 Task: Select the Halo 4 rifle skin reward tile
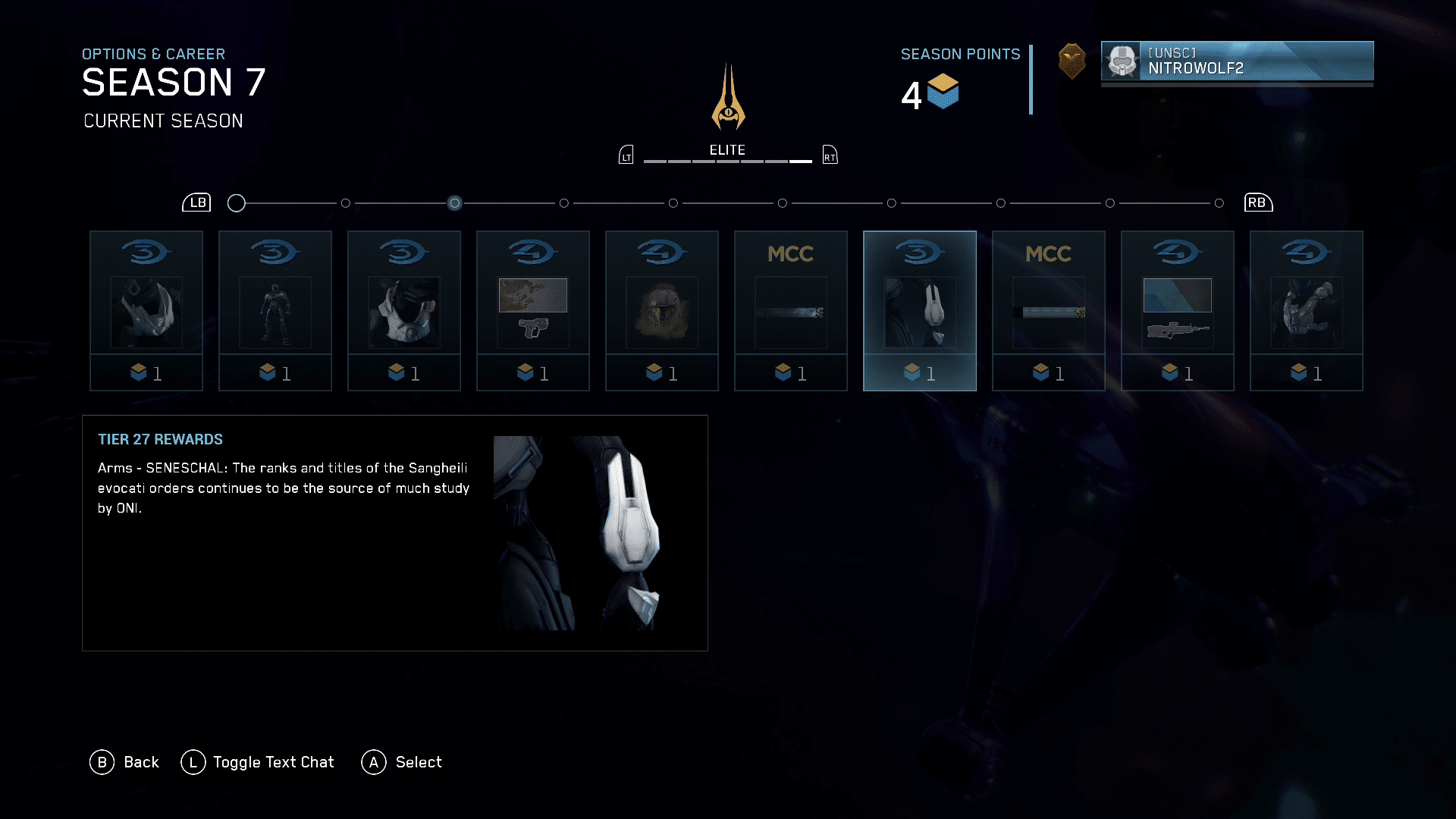click(x=1178, y=311)
